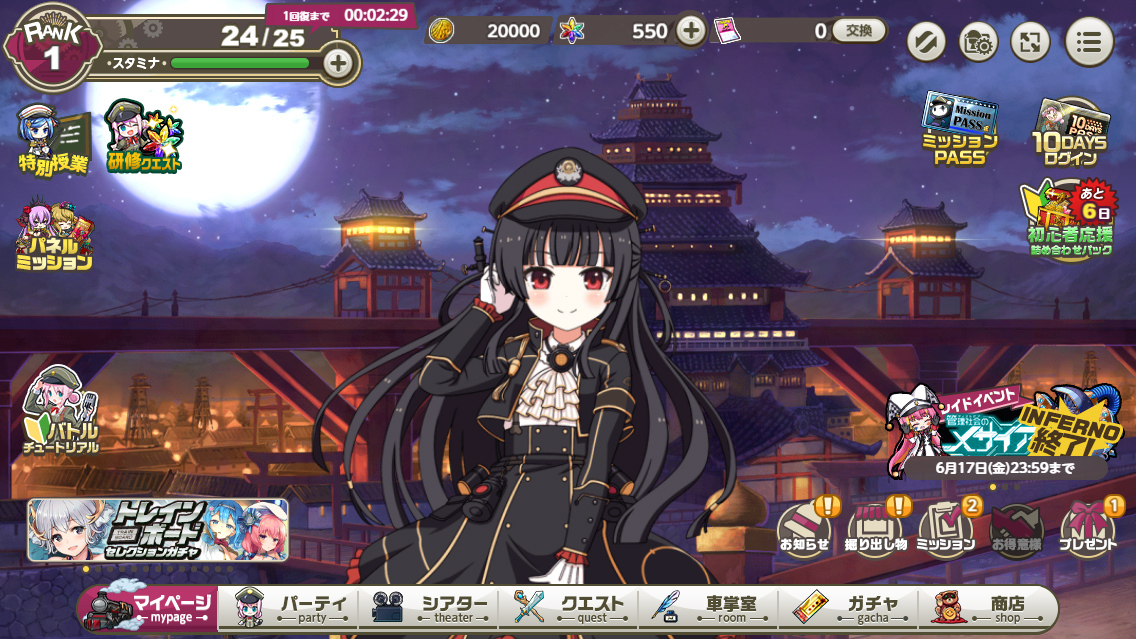Open the 初心者応援 beginner pack offer

(1070, 220)
